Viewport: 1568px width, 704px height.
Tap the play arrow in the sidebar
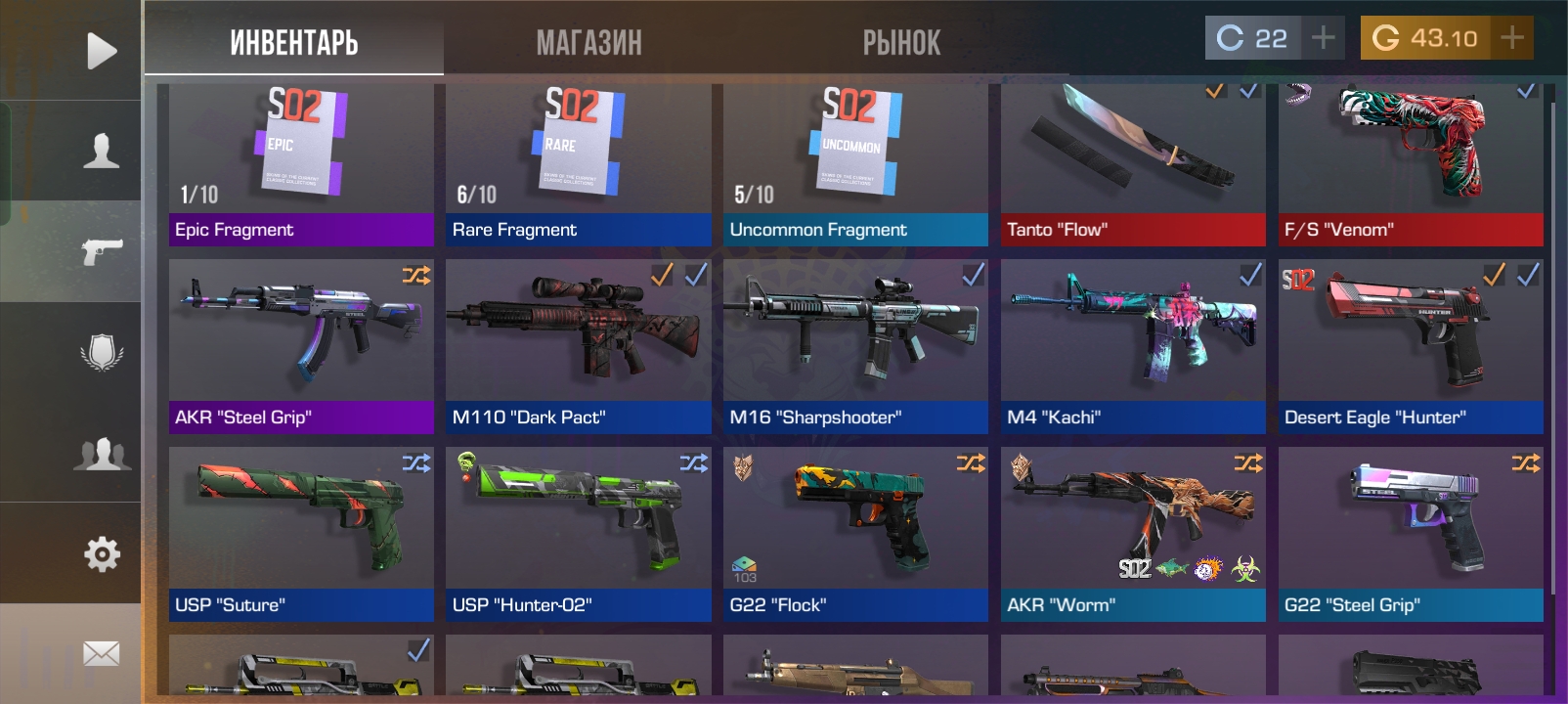pyautogui.click(x=101, y=51)
